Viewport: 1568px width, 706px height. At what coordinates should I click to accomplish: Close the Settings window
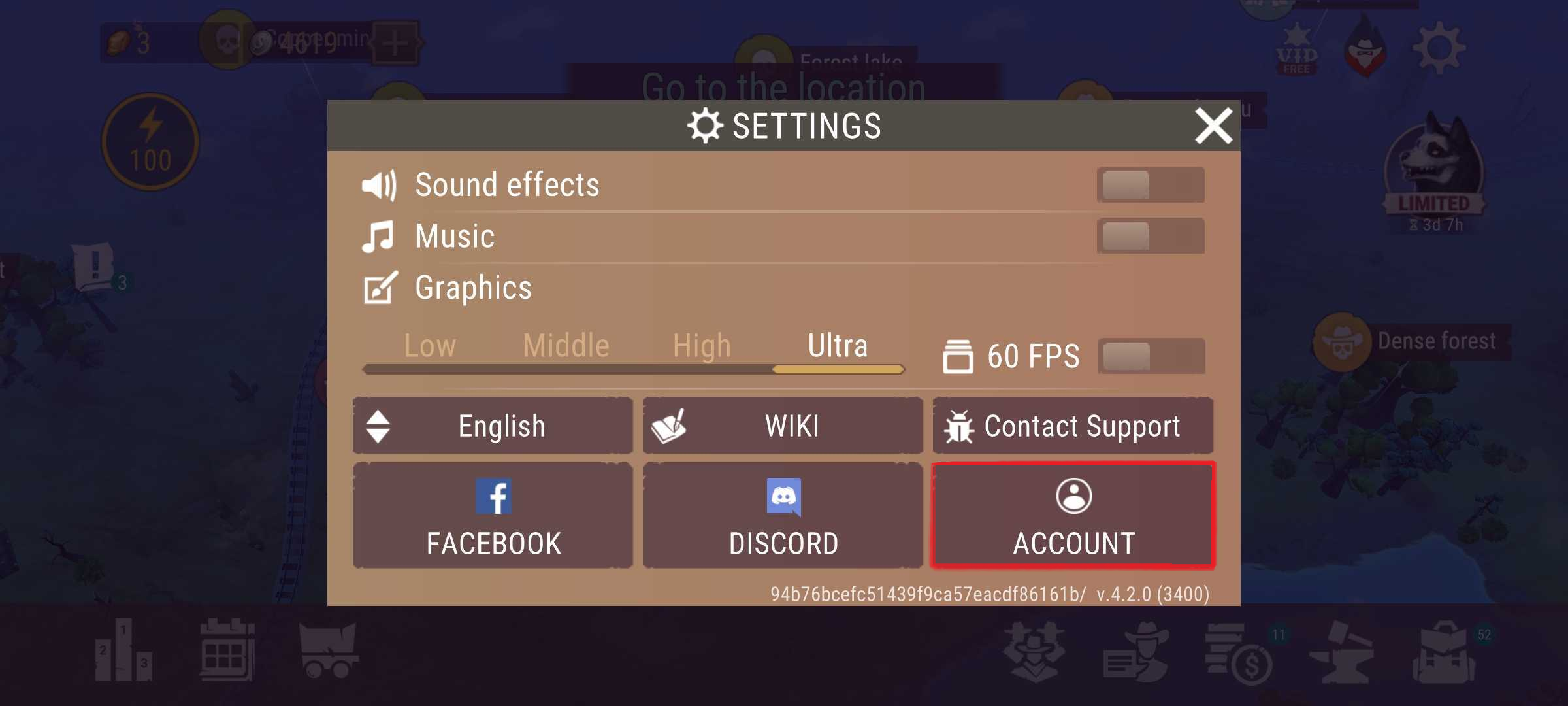(x=1213, y=126)
